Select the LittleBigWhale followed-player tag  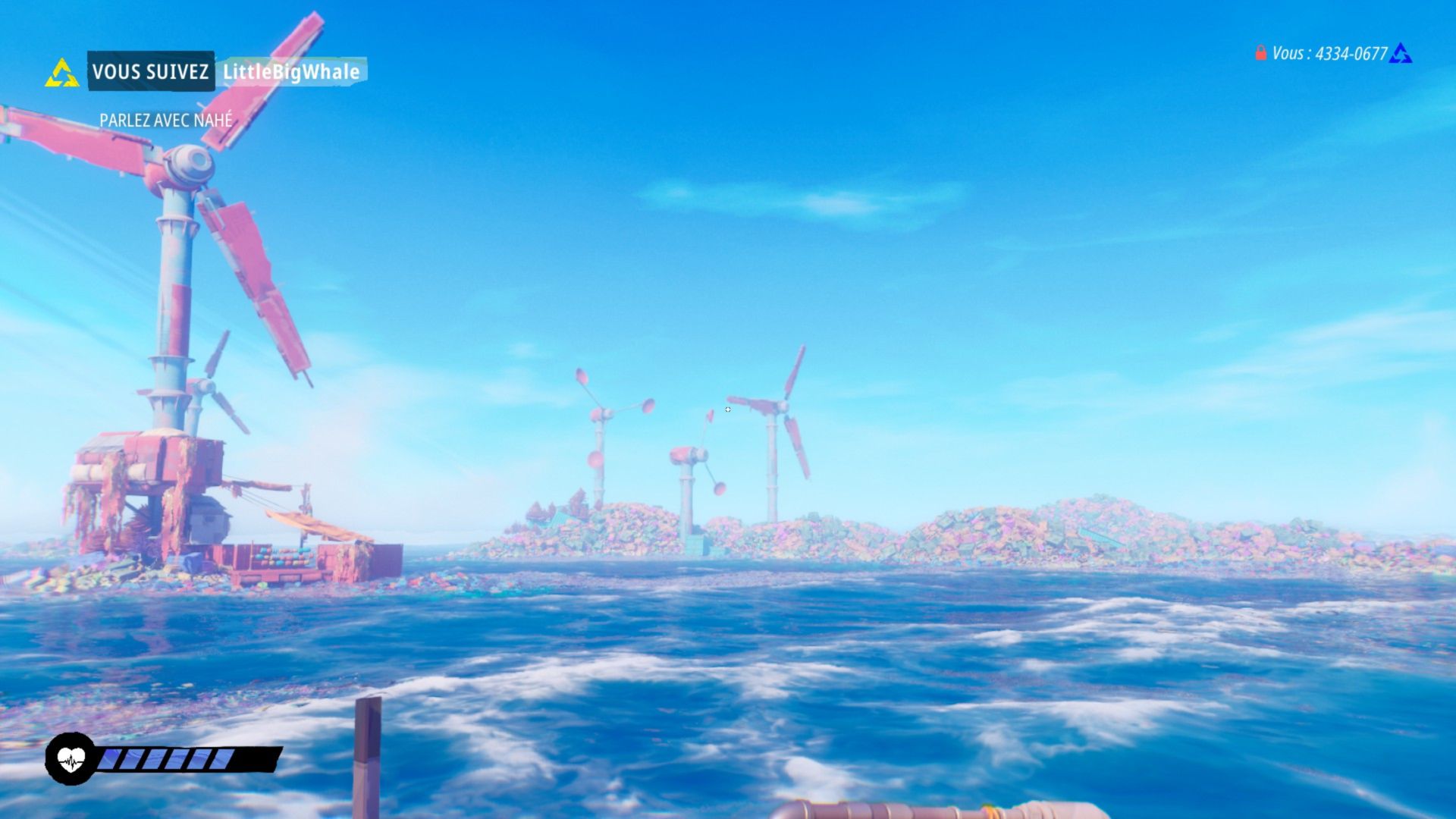click(291, 72)
